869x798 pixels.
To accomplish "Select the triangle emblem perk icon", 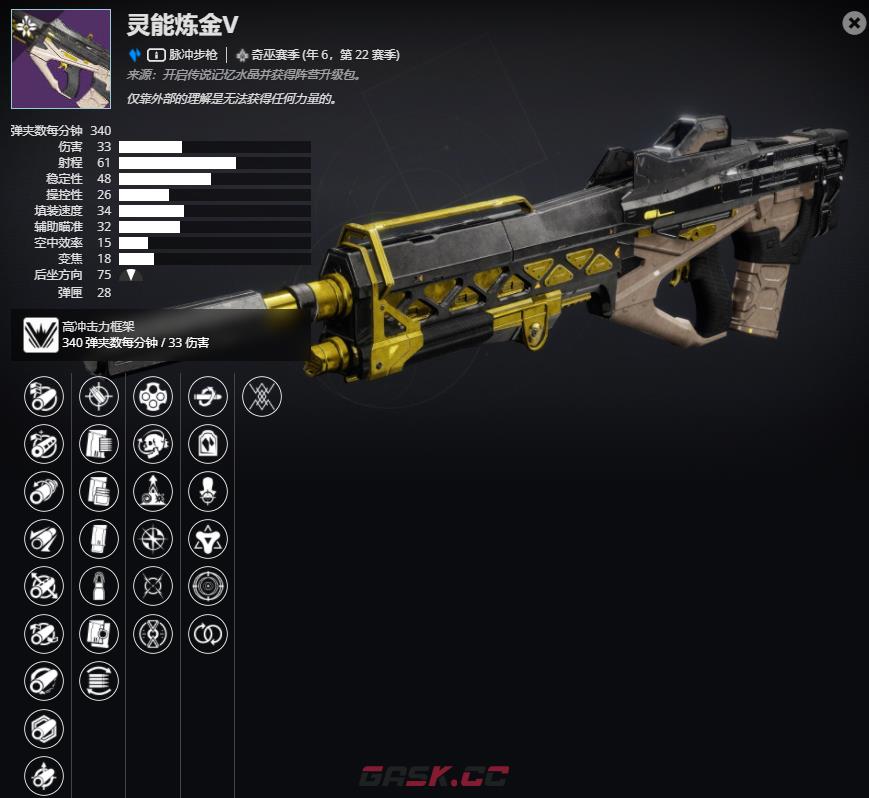I will (208, 539).
